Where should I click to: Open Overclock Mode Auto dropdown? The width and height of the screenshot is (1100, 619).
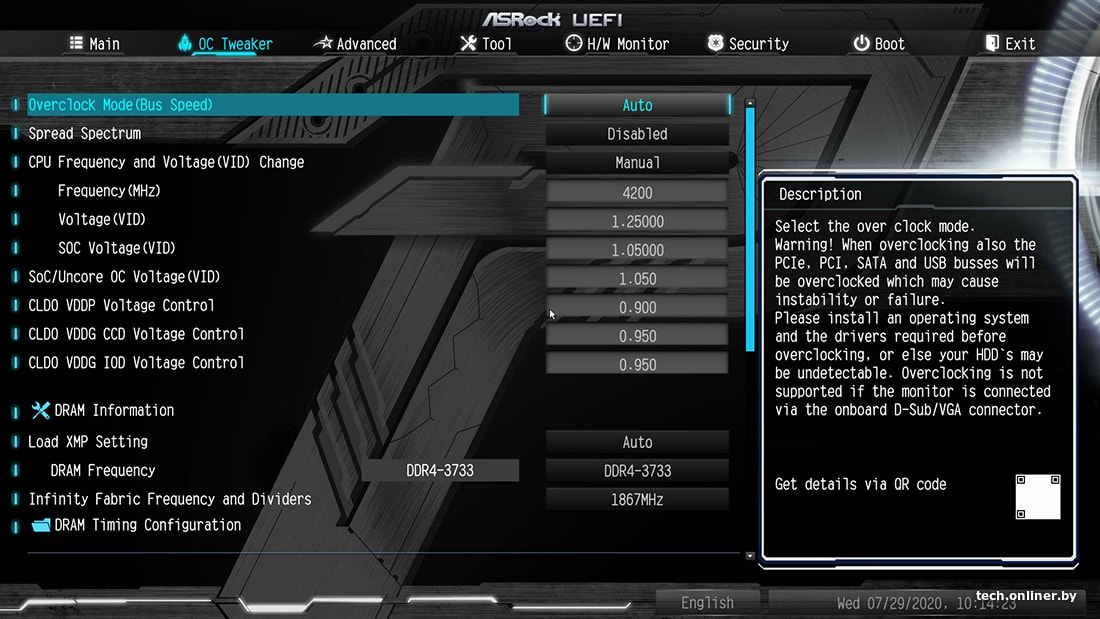(637, 105)
